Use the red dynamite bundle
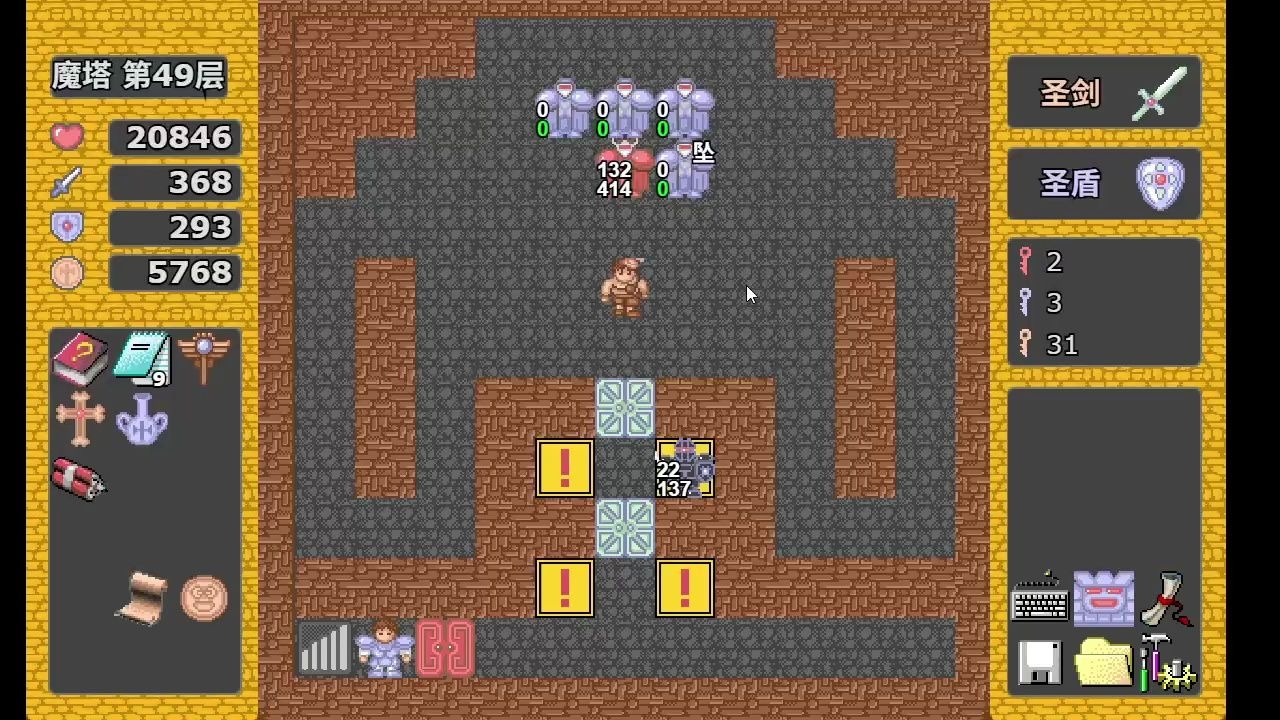The height and width of the screenshot is (720, 1280). [80, 479]
